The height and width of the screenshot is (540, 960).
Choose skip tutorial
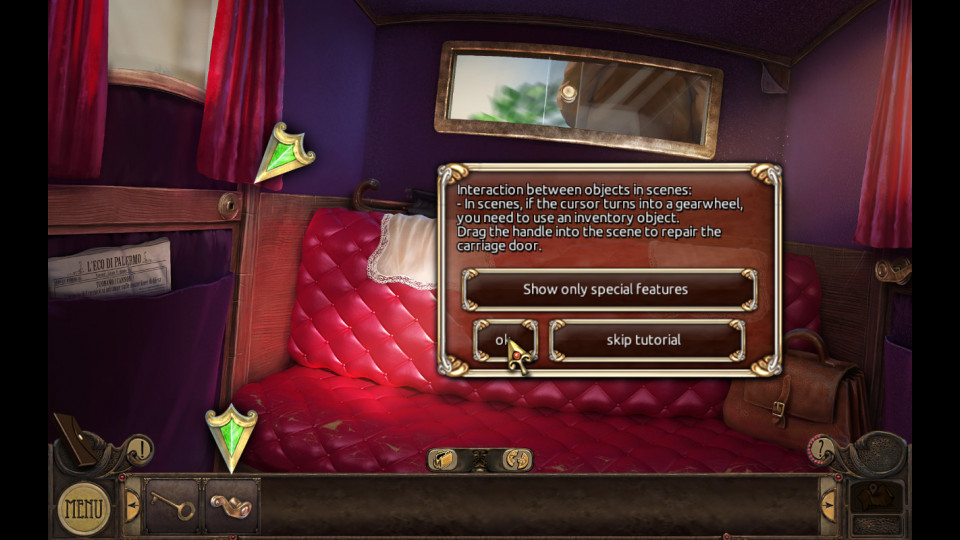point(646,340)
